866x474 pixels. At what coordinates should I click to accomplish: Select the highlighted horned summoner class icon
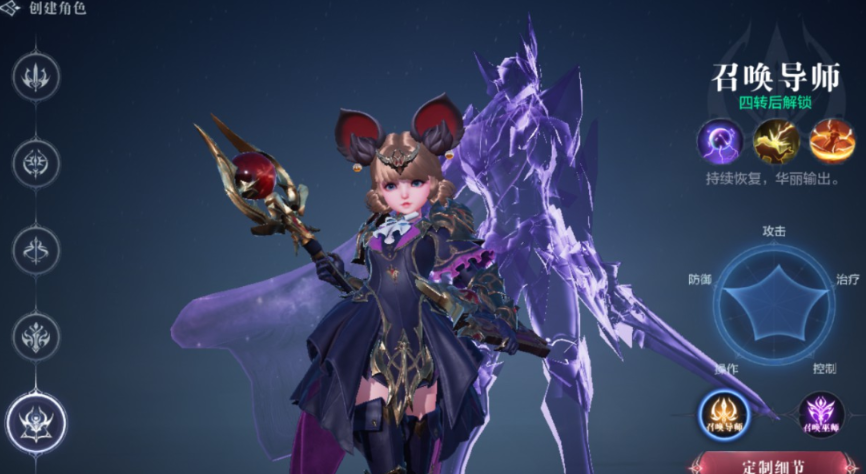click(x=36, y=420)
